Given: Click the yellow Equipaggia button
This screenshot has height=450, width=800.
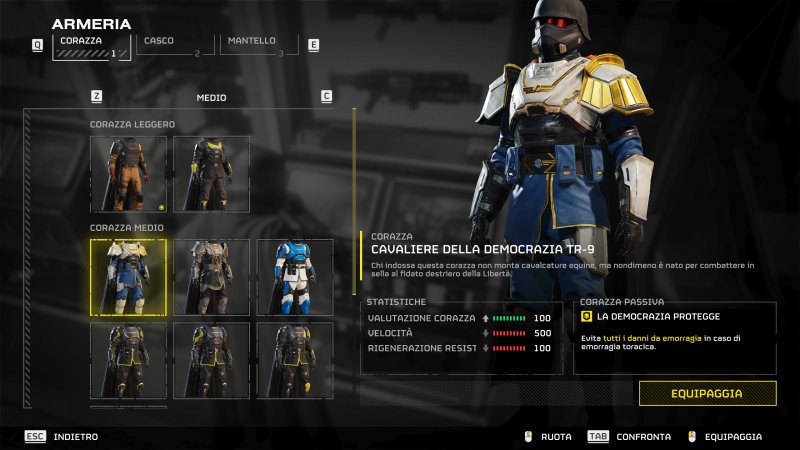Looking at the screenshot, I should click(x=707, y=393).
